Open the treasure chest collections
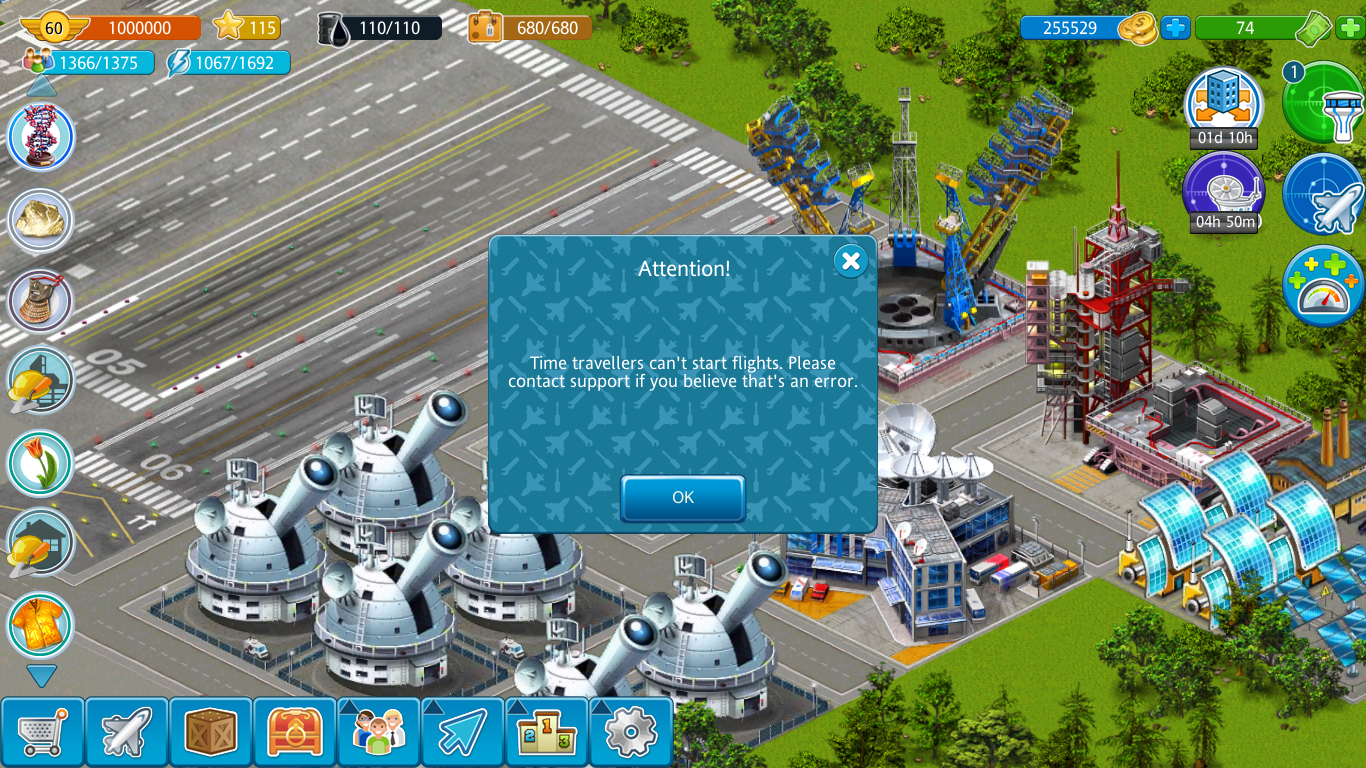The image size is (1366, 768). 294,733
